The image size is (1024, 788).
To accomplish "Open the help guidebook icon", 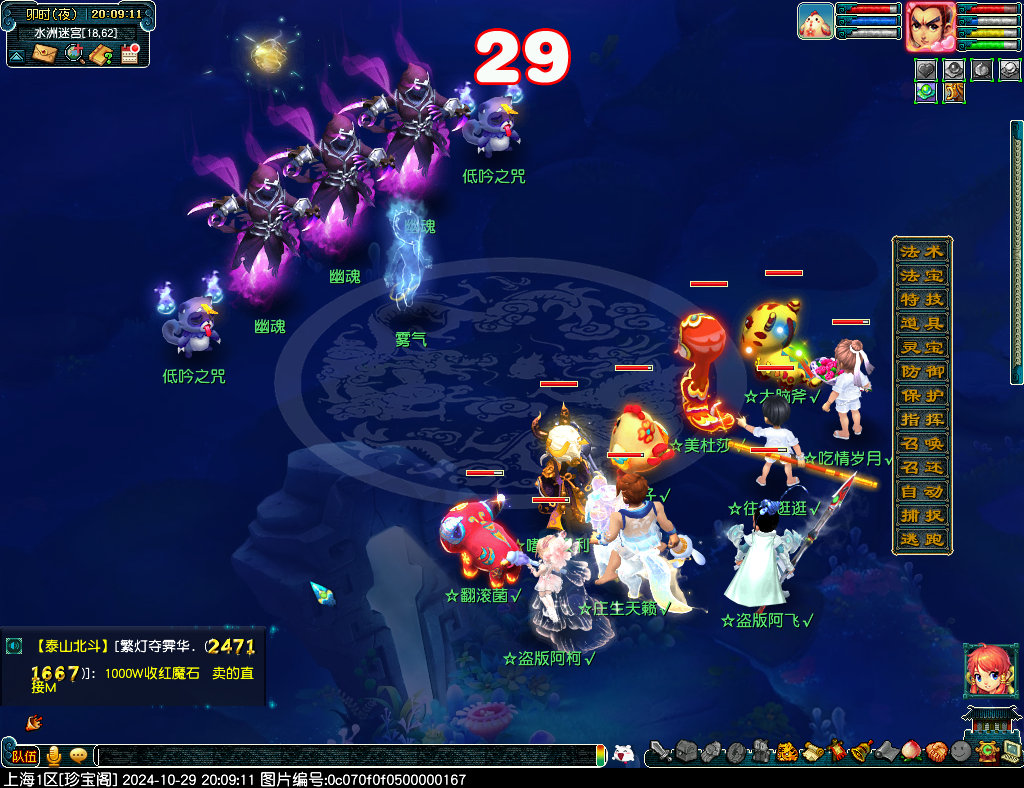I will pyautogui.click(x=101, y=54).
